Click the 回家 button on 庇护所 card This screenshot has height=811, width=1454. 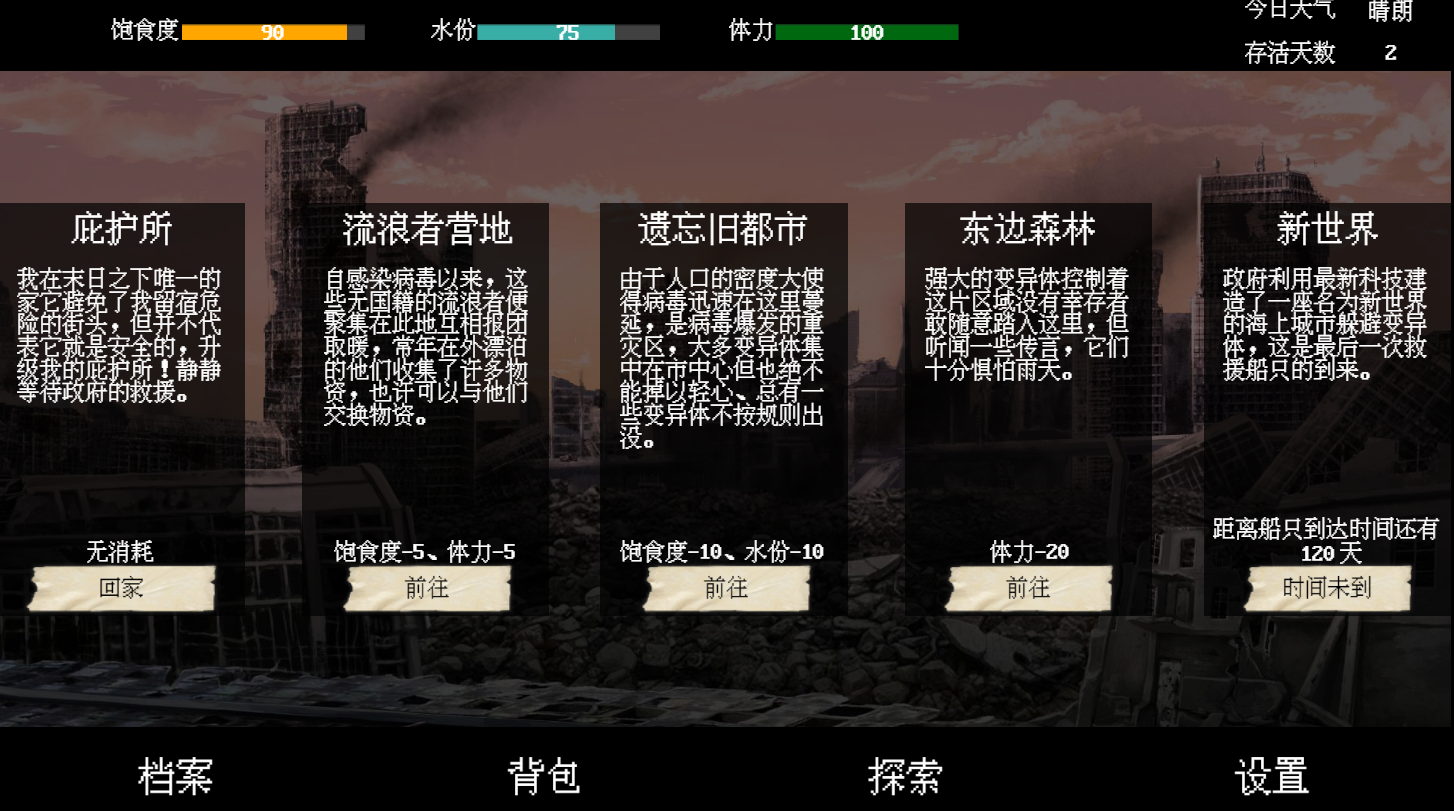(122, 588)
